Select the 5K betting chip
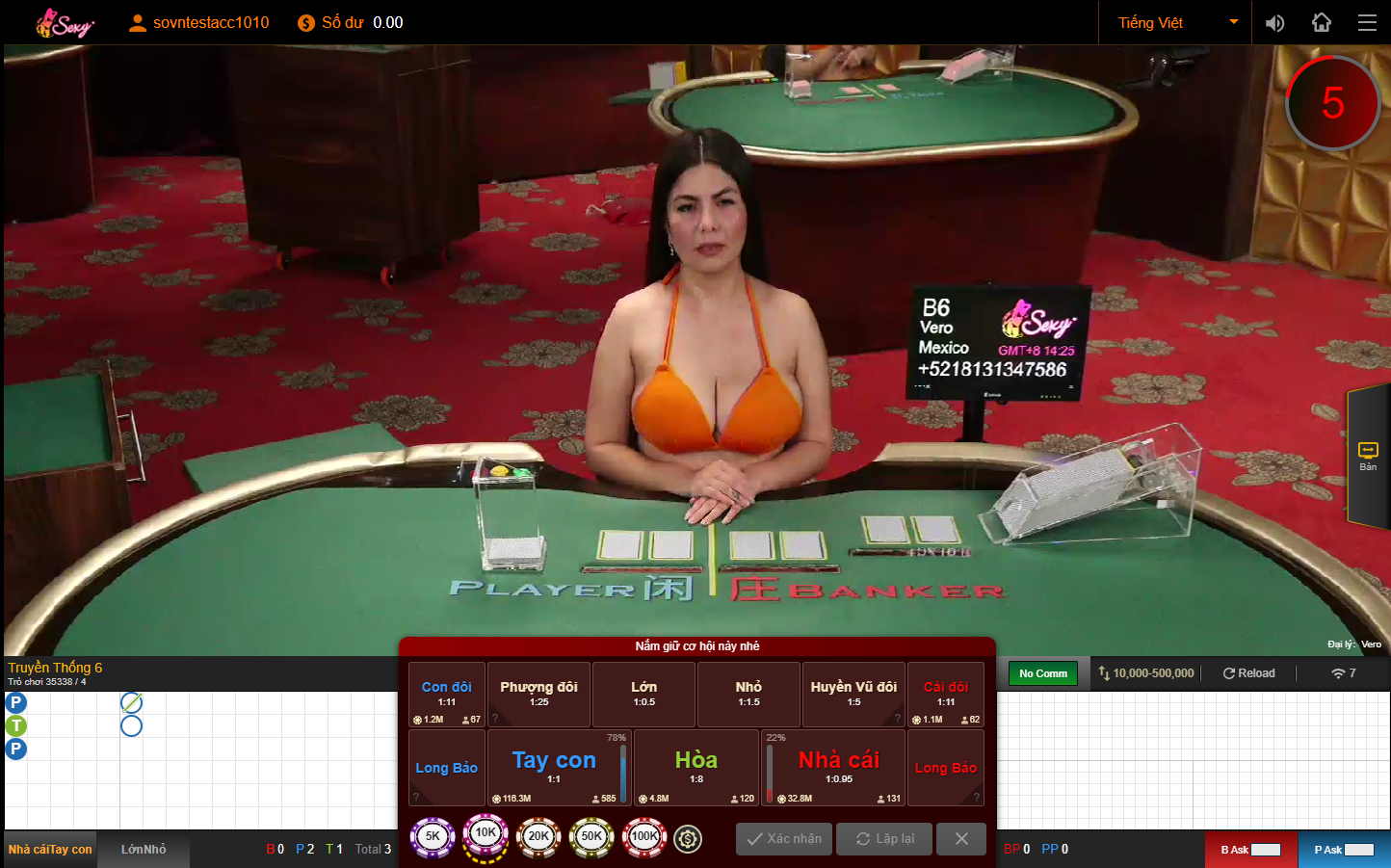1391x868 pixels. point(433,837)
